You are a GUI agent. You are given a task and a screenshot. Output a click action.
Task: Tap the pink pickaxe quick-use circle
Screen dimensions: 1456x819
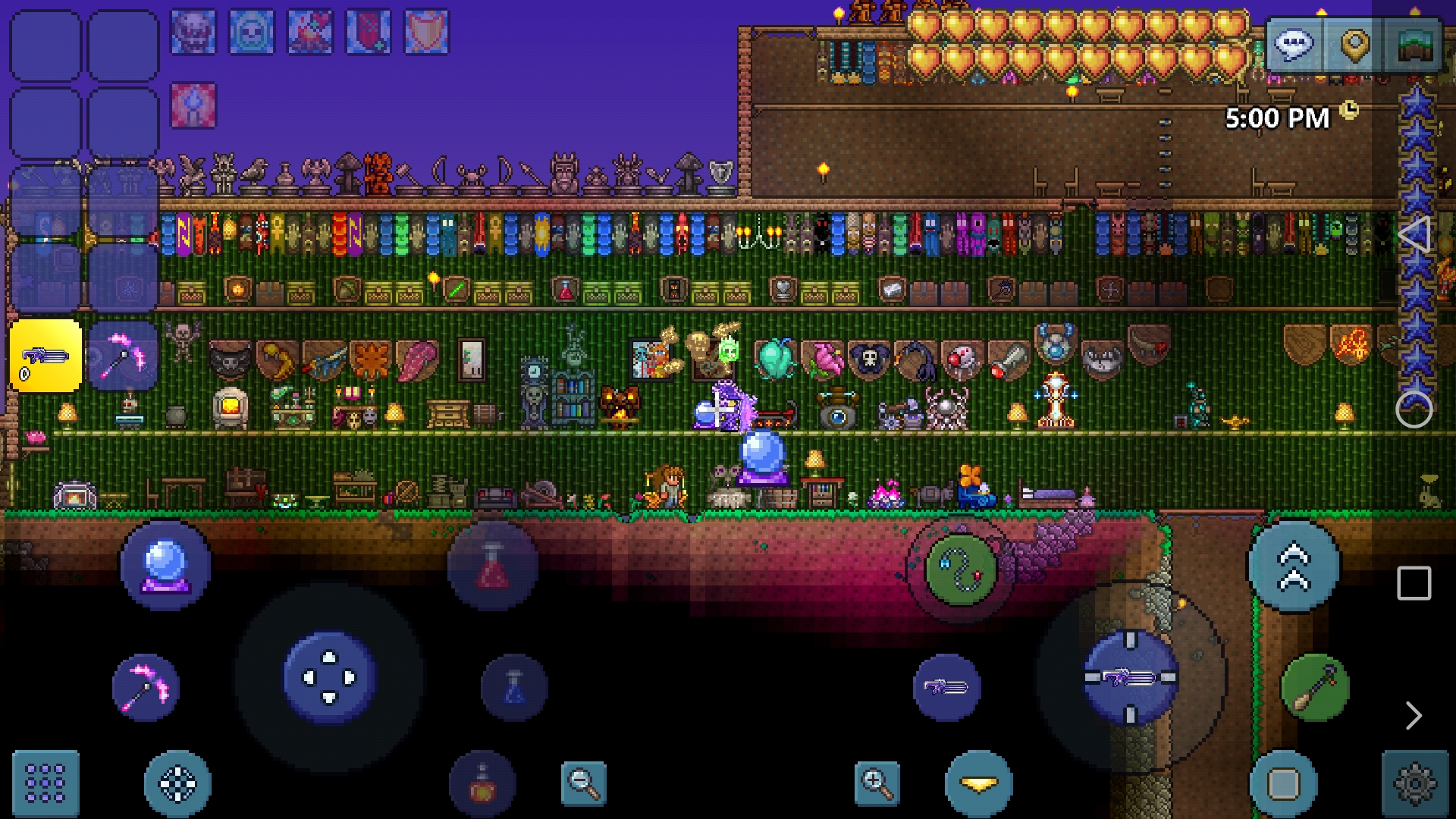tap(146, 687)
